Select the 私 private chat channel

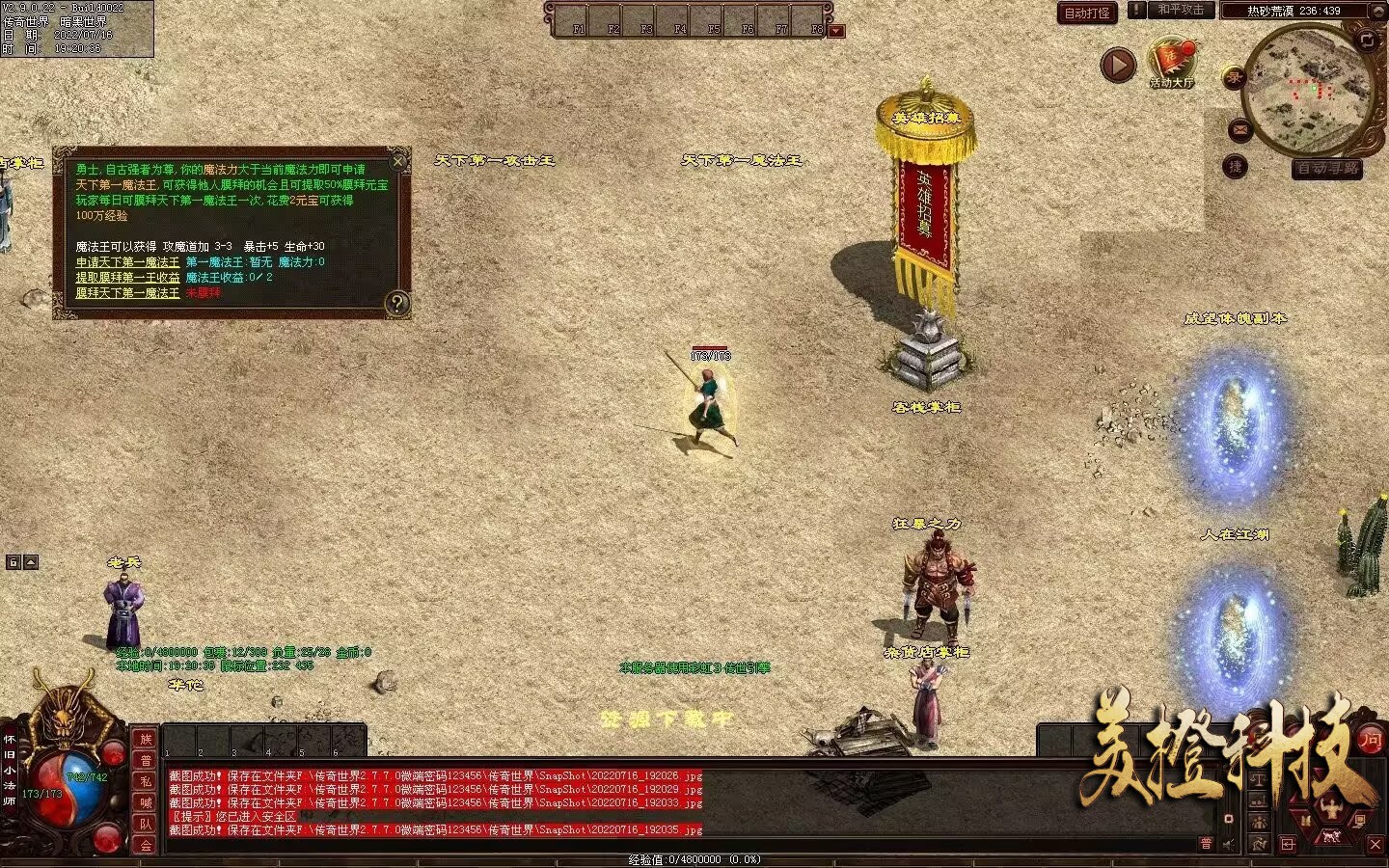146,781
